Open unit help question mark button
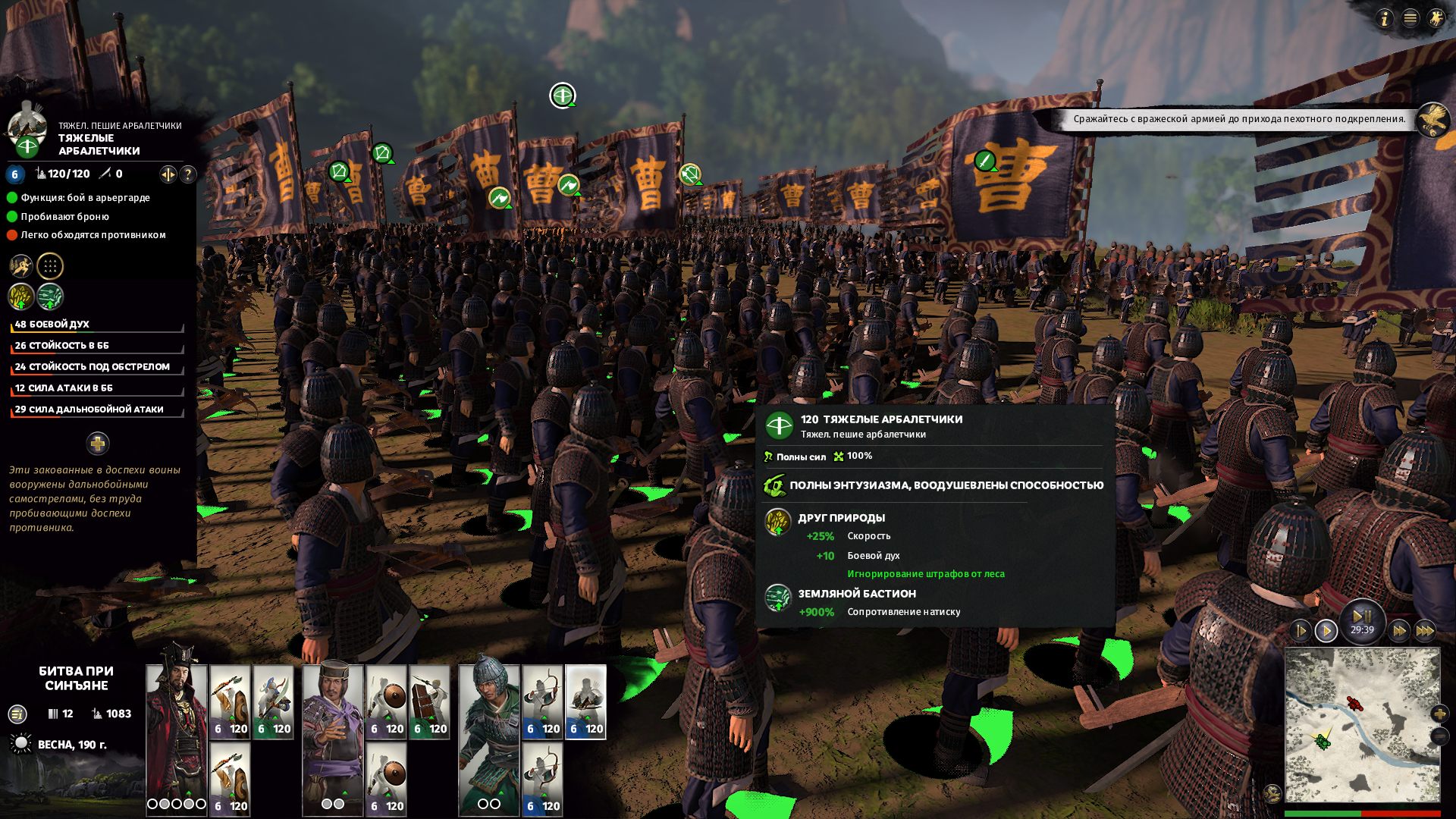This screenshot has width=1456, height=819. click(x=188, y=174)
